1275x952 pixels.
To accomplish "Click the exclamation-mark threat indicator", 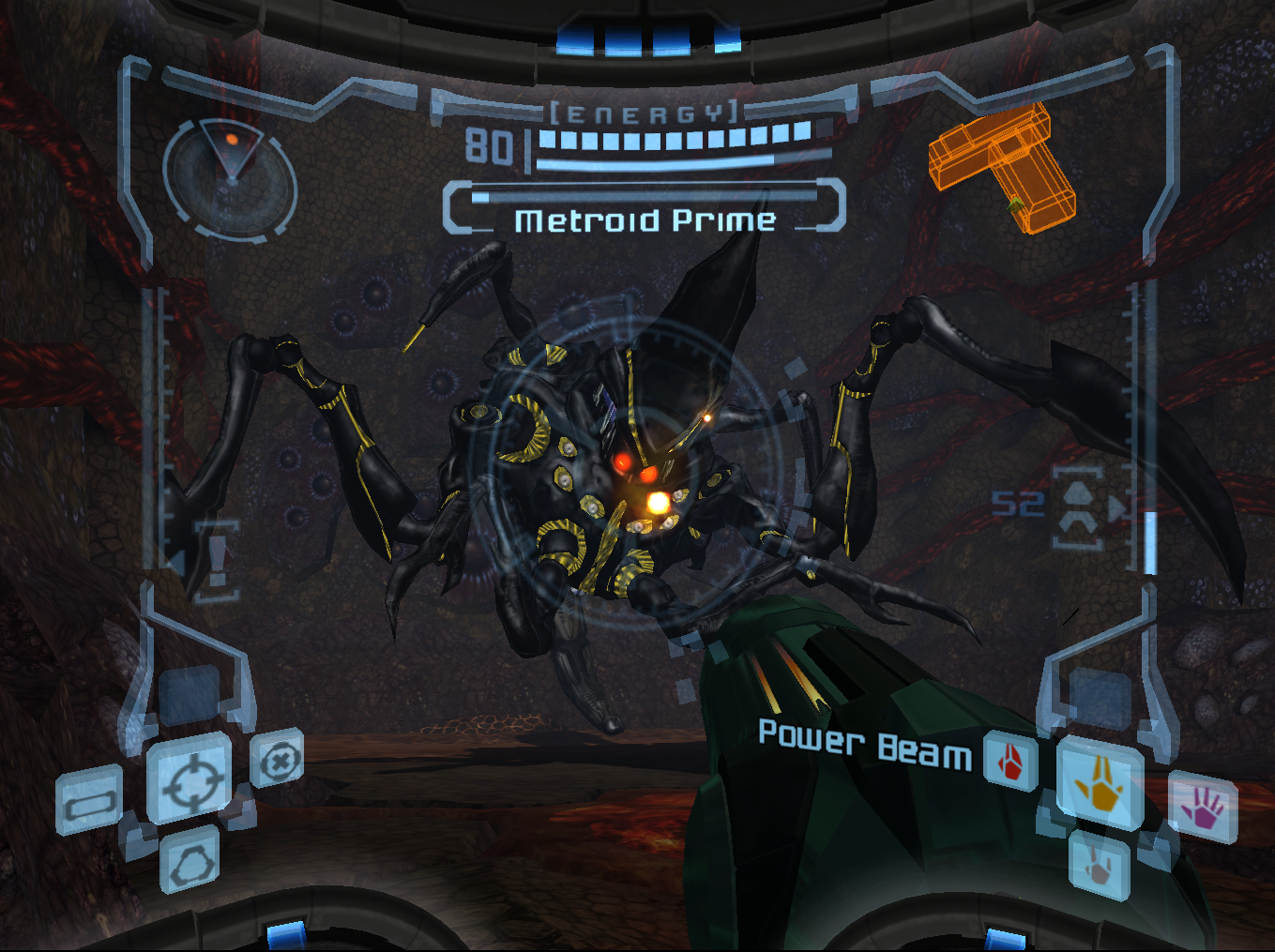I will pyautogui.click(x=217, y=559).
